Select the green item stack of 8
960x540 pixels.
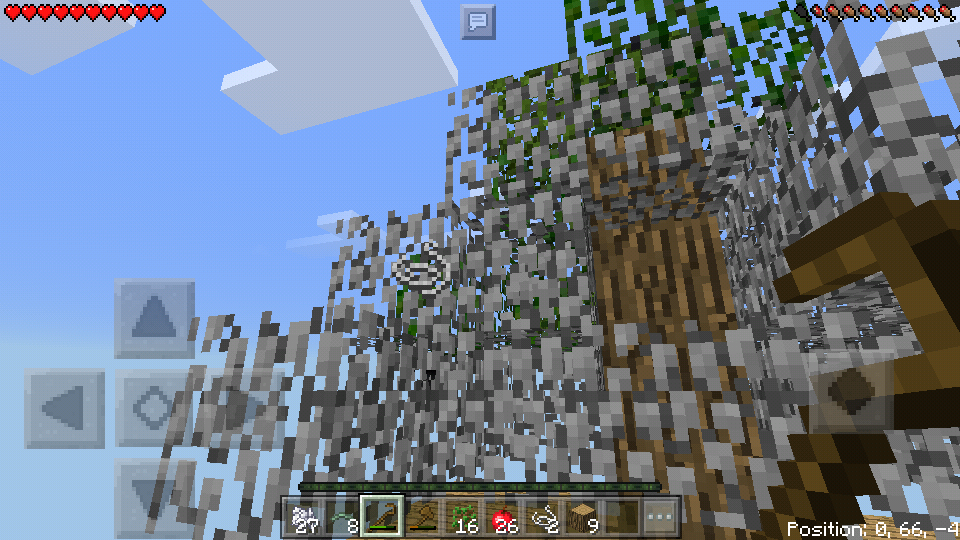(342, 517)
